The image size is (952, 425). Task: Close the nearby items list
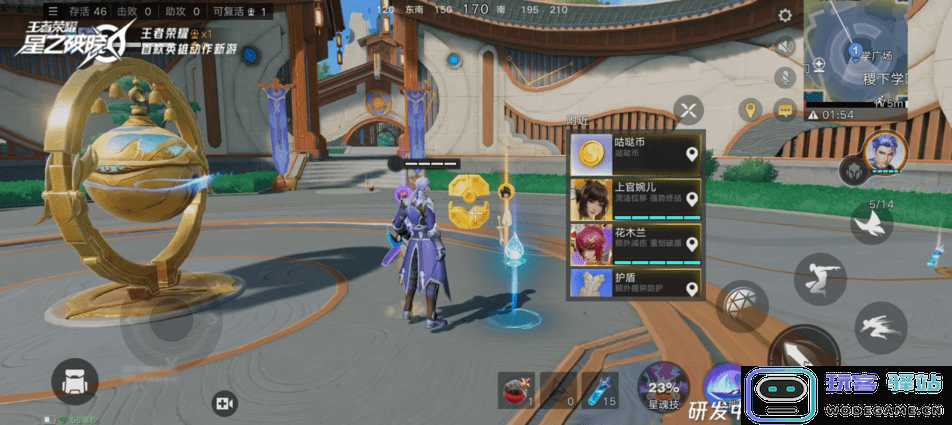[688, 109]
